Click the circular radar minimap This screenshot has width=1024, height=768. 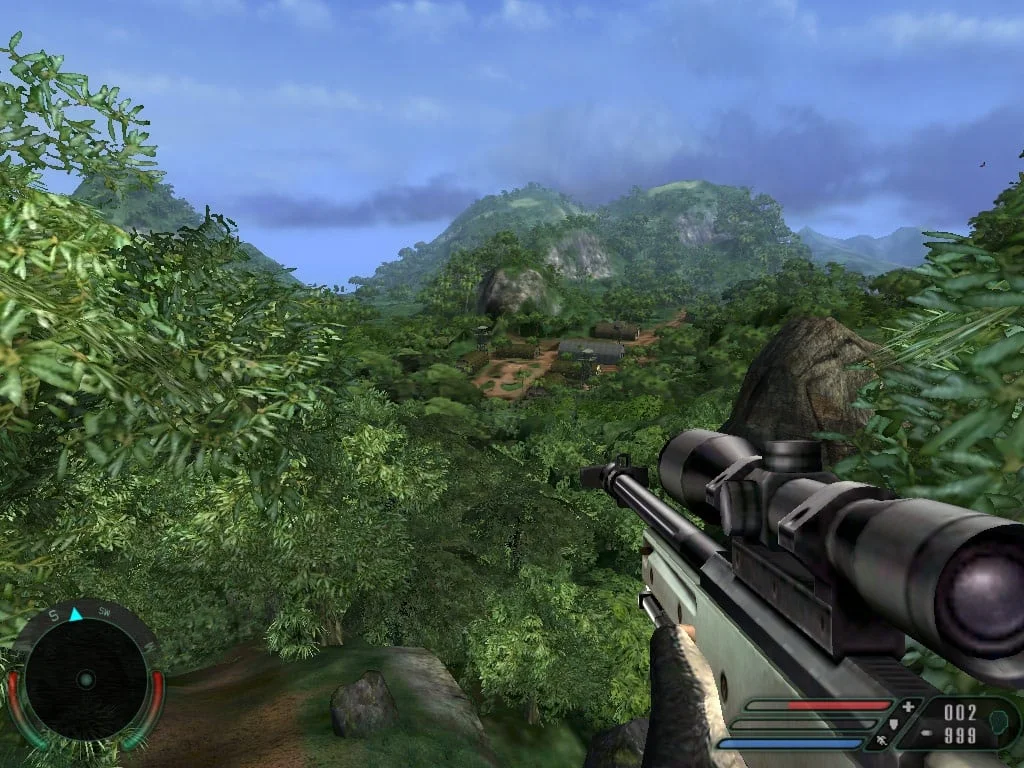85,680
